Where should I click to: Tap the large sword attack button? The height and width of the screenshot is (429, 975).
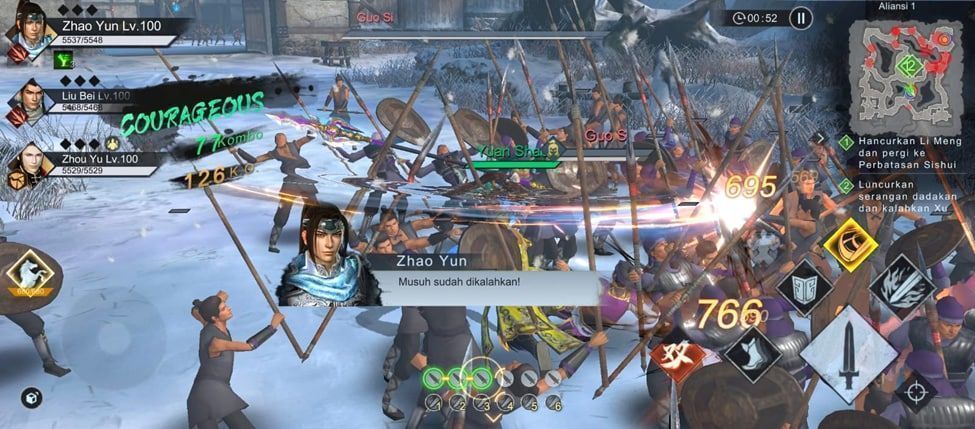(849, 354)
